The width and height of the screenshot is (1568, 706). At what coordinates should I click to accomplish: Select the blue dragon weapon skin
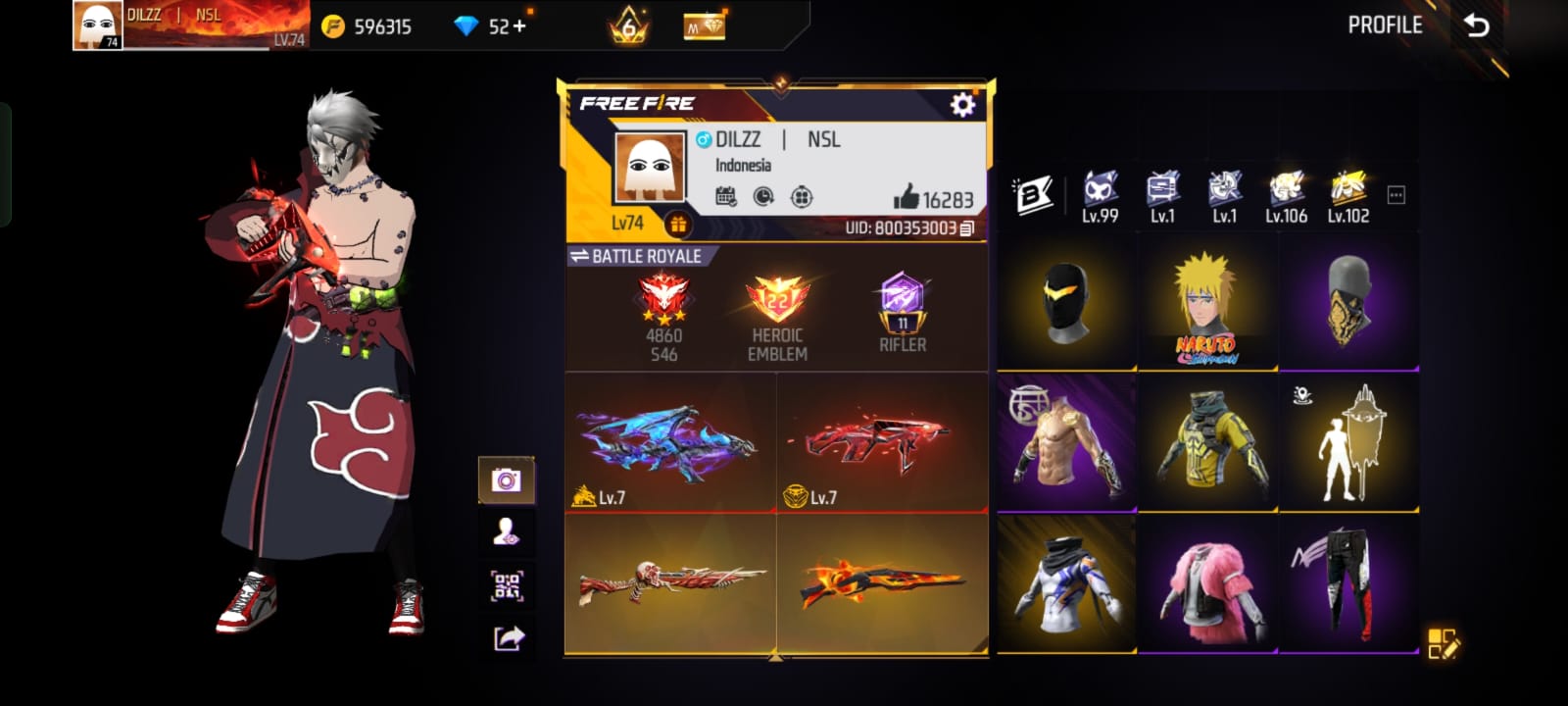pyautogui.click(x=670, y=442)
